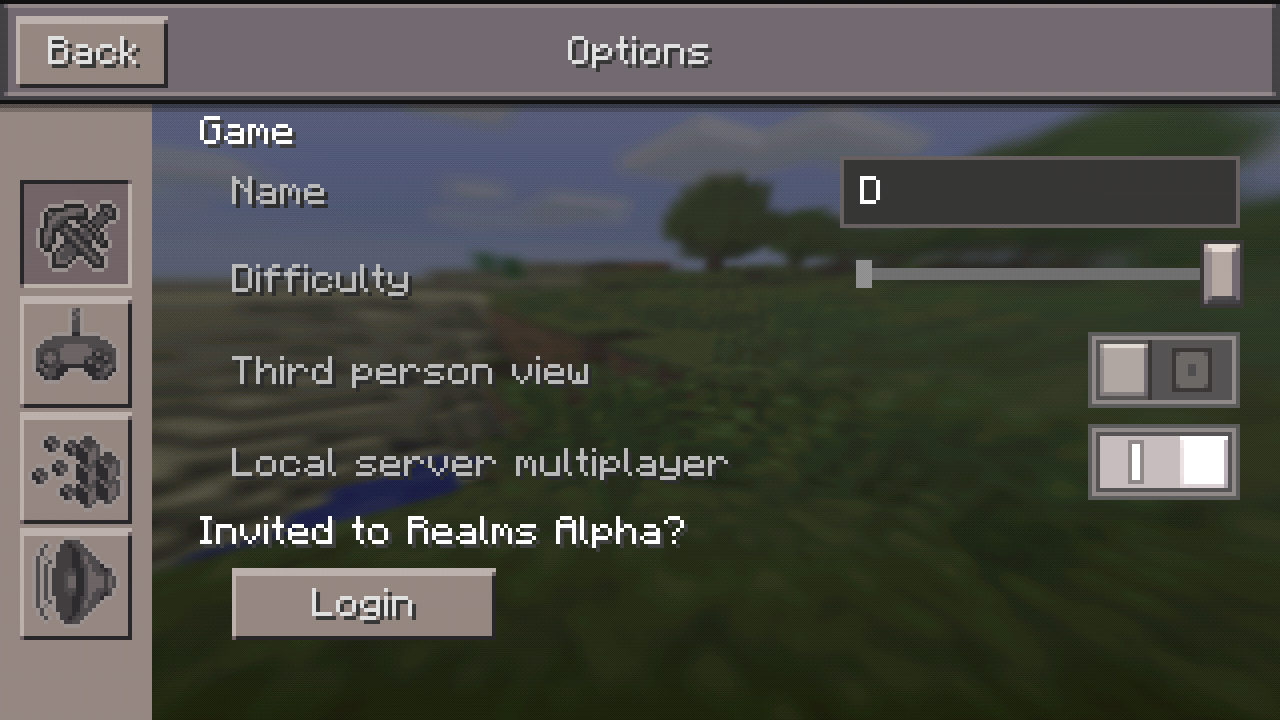Click the Options title bar
This screenshot has height=720, width=1280.
[639, 51]
